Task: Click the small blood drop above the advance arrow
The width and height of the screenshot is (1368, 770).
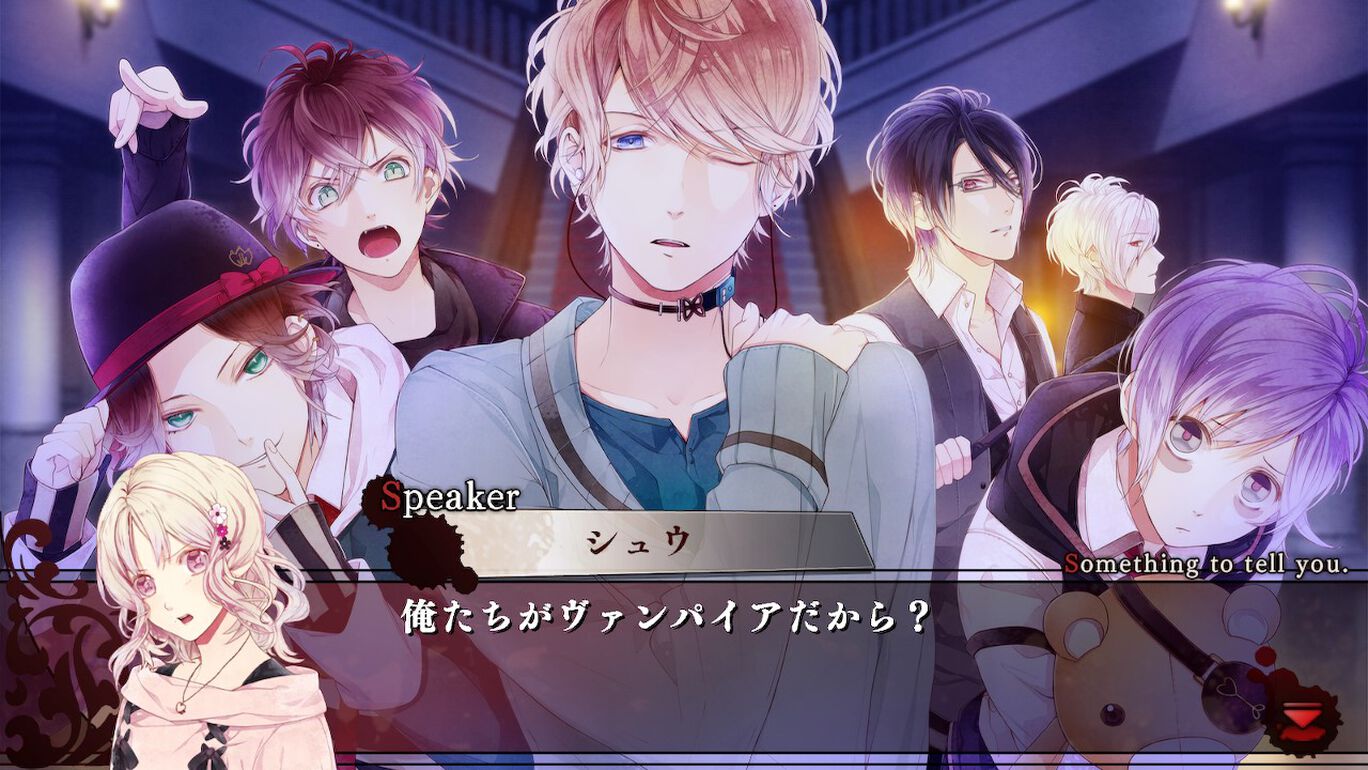Action: tap(1266, 655)
